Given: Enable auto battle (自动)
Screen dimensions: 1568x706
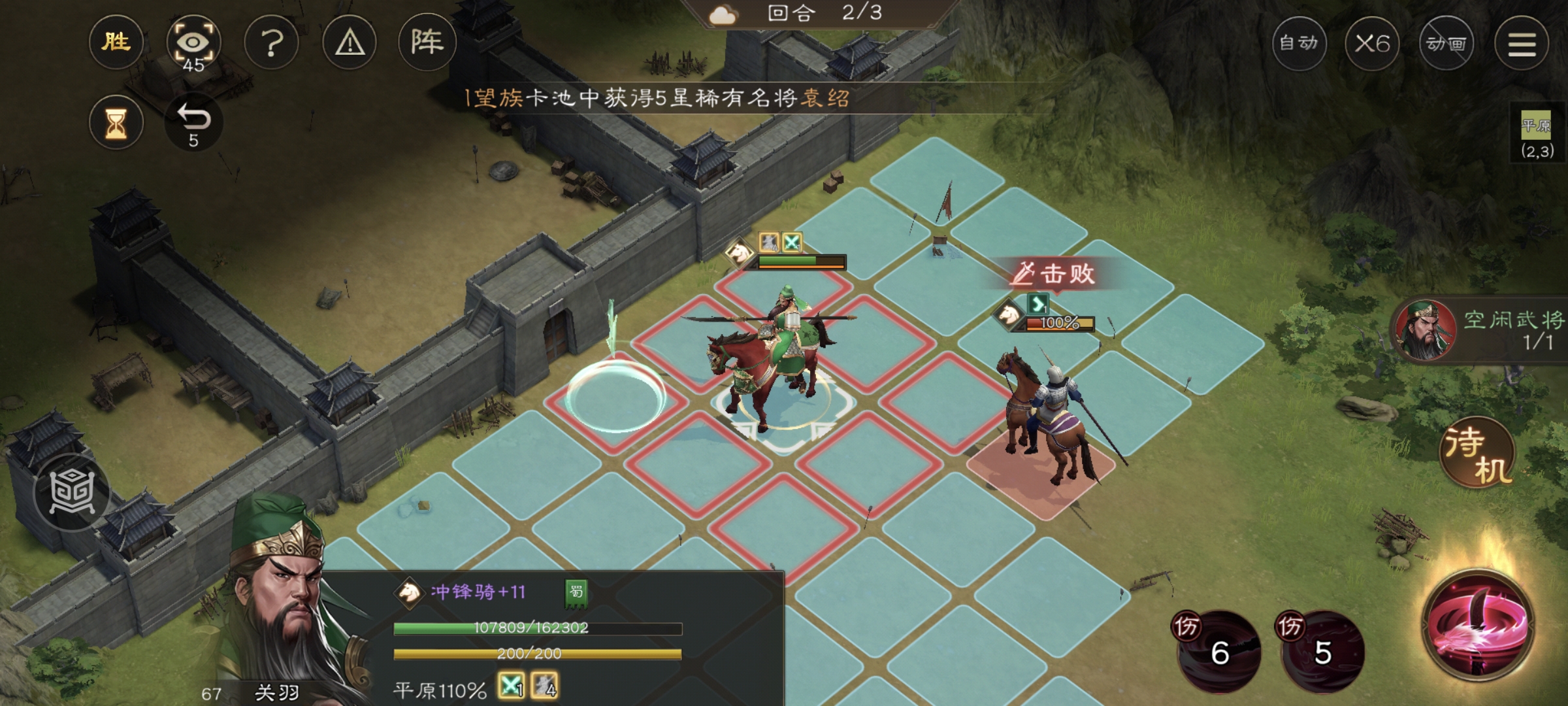Looking at the screenshot, I should point(1299,44).
